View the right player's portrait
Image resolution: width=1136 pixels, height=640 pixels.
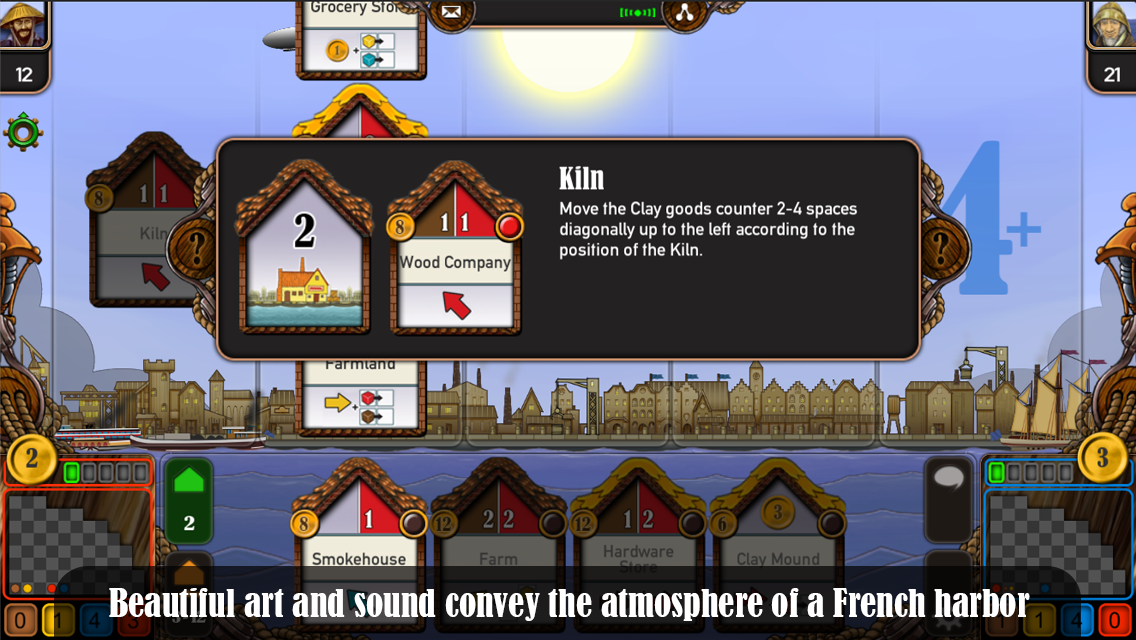click(x=1111, y=24)
